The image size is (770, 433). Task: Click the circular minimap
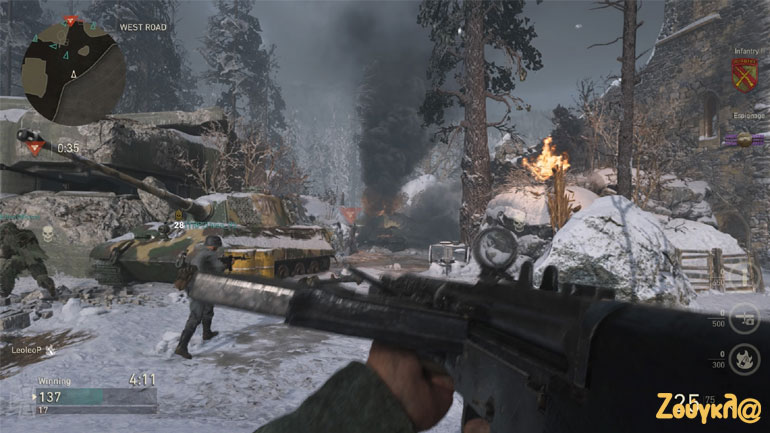(73, 71)
